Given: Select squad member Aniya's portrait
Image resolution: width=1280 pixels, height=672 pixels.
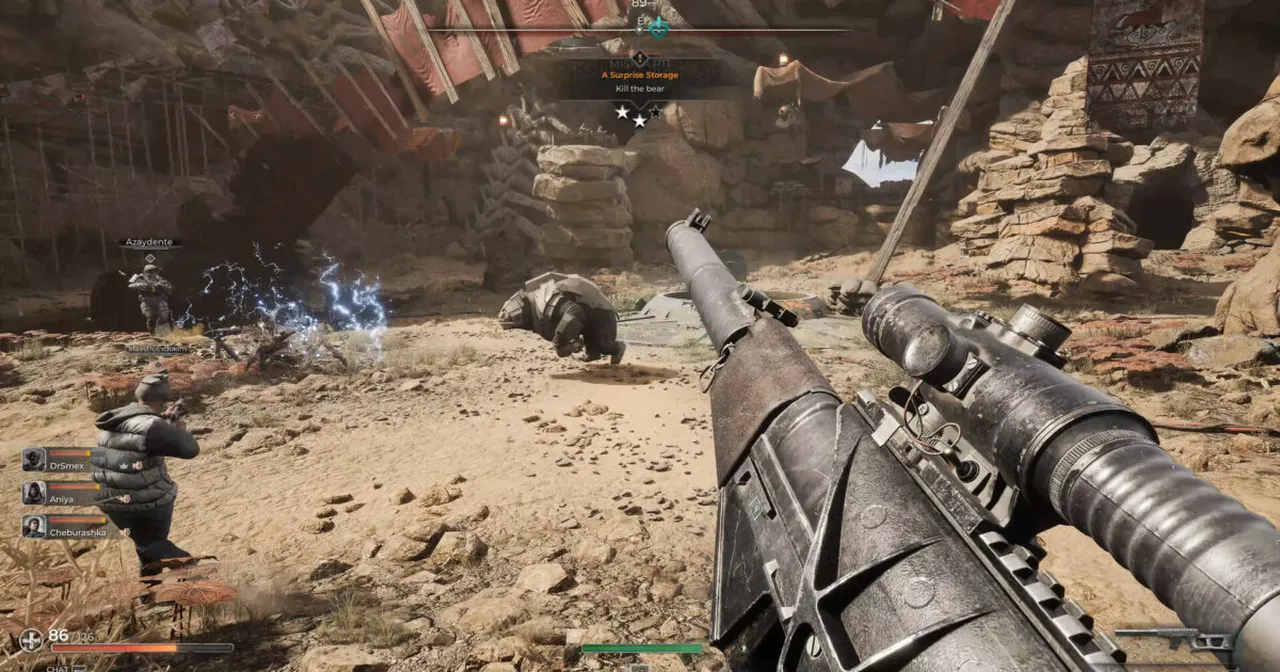Looking at the screenshot, I should pos(35,493).
